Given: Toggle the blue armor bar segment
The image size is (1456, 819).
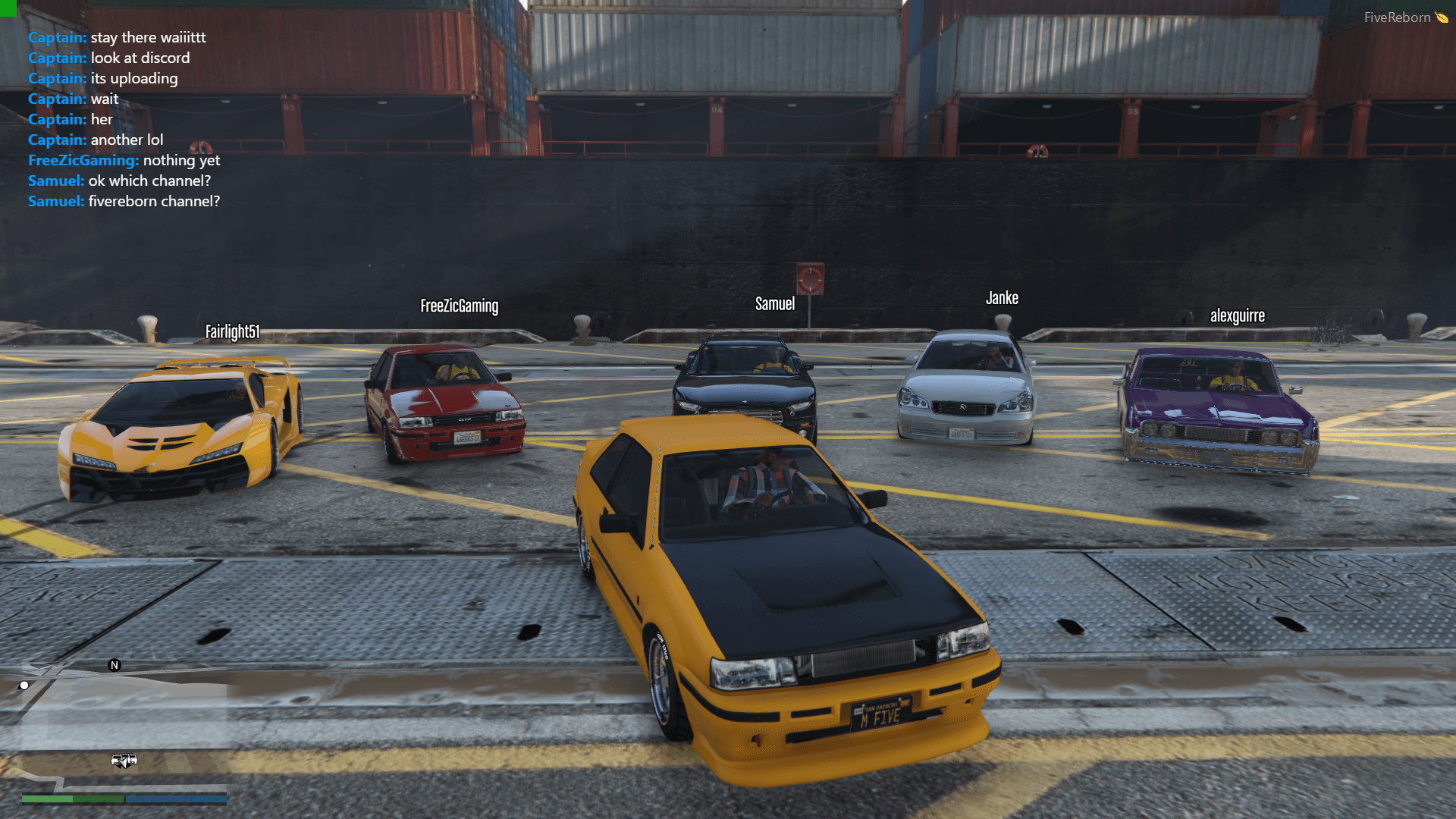Looking at the screenshot, I should pyautogui.click(x=174, y=799).
